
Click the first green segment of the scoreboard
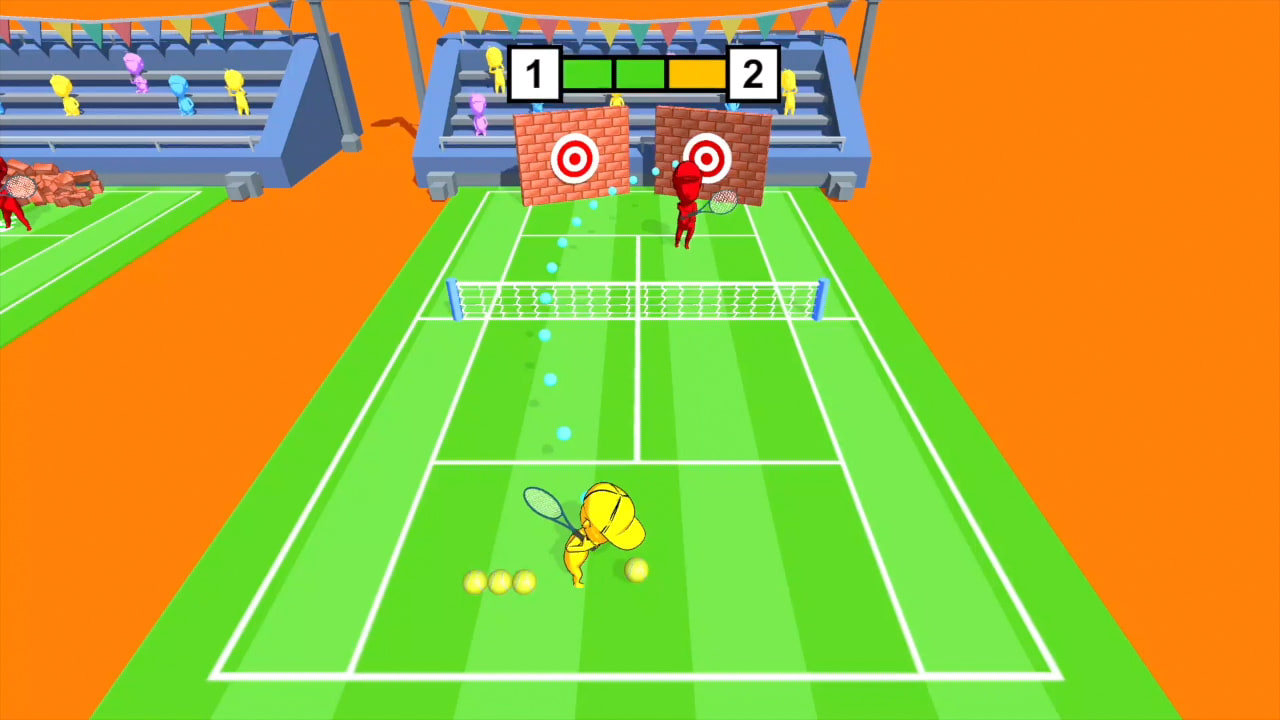point(588,74)
